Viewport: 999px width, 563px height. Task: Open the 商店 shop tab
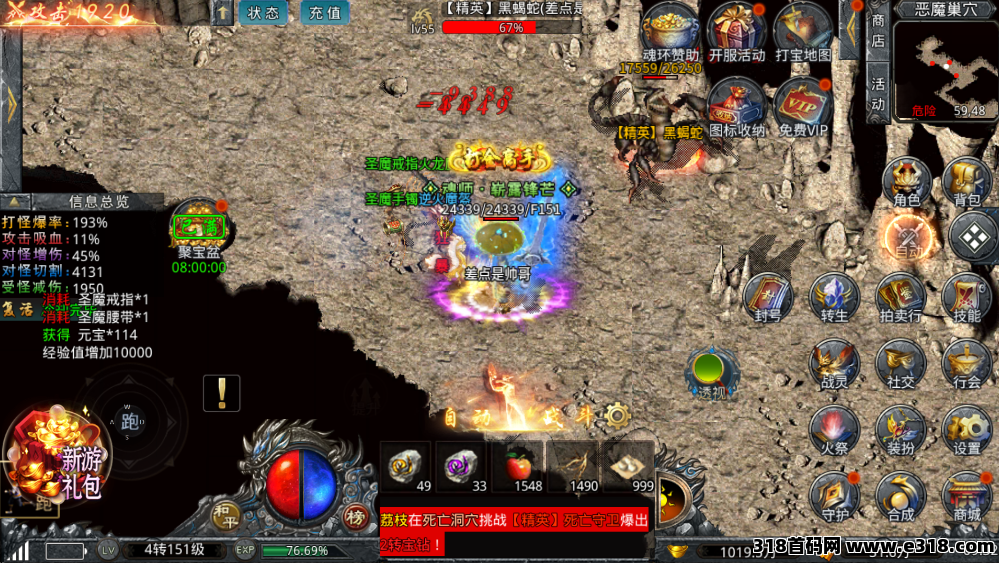tap(878, 32)
